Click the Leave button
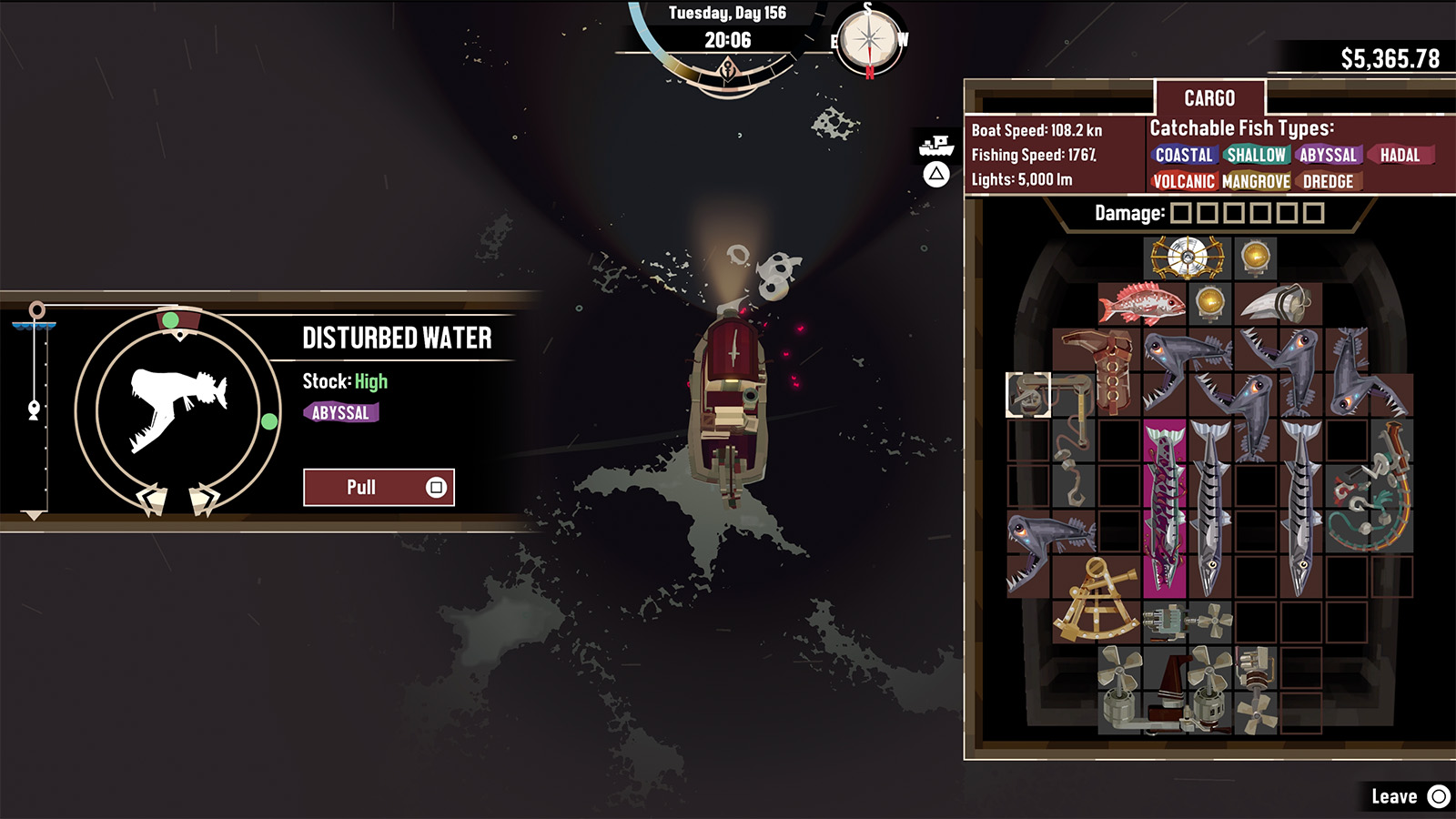This screenshot has height=819, width=1456. (x=1397, y=794)
